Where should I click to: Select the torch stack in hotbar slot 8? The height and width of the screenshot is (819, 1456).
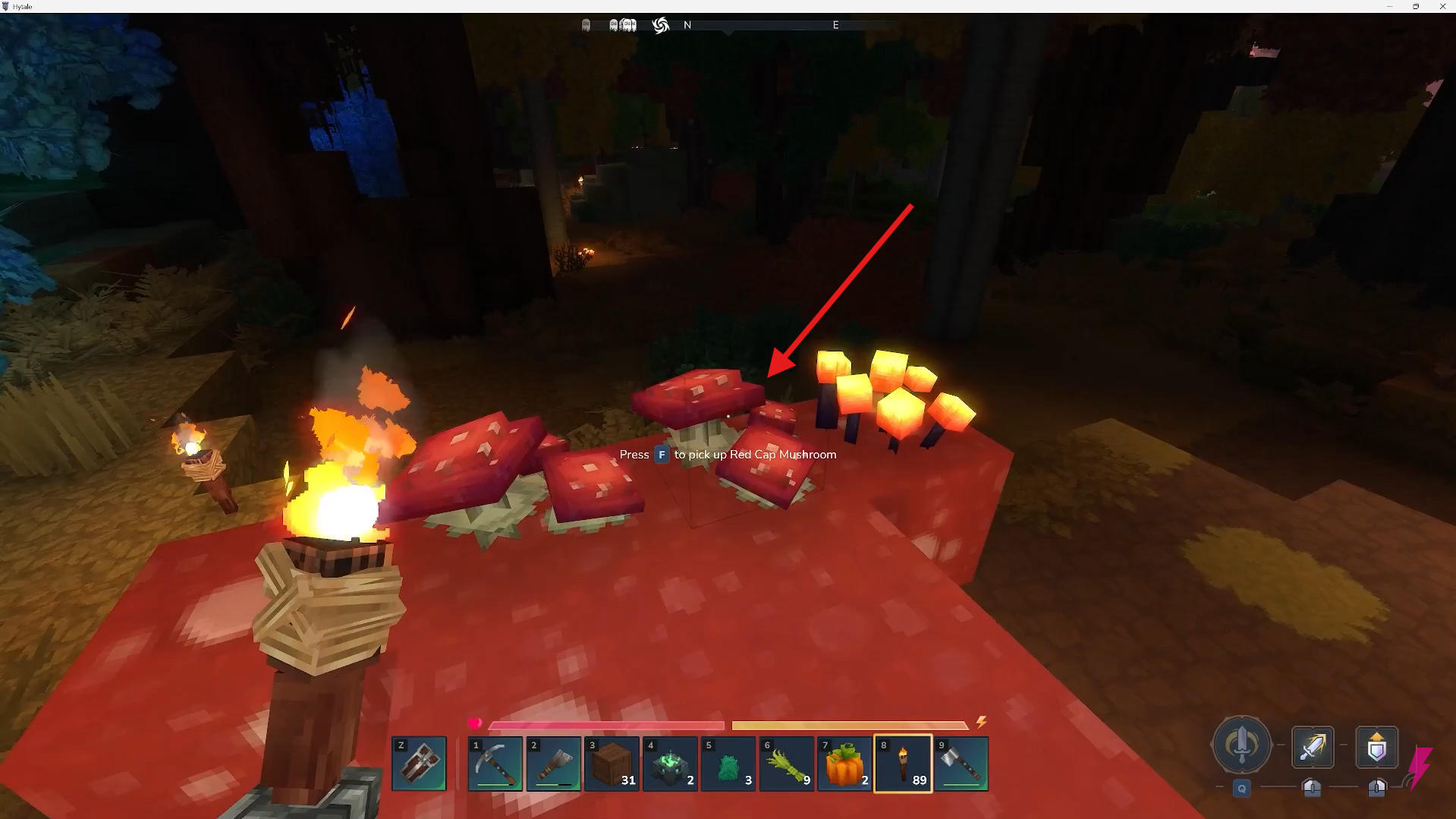pyautogui.click(x=902, y=764)
